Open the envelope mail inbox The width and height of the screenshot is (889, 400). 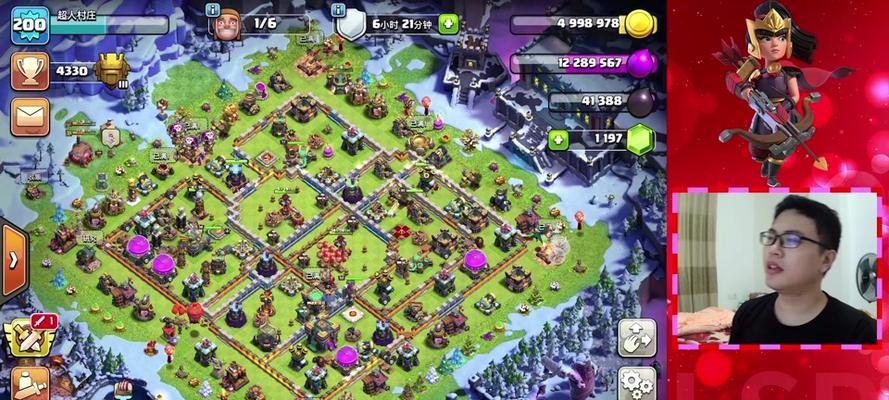click(29, 117)
